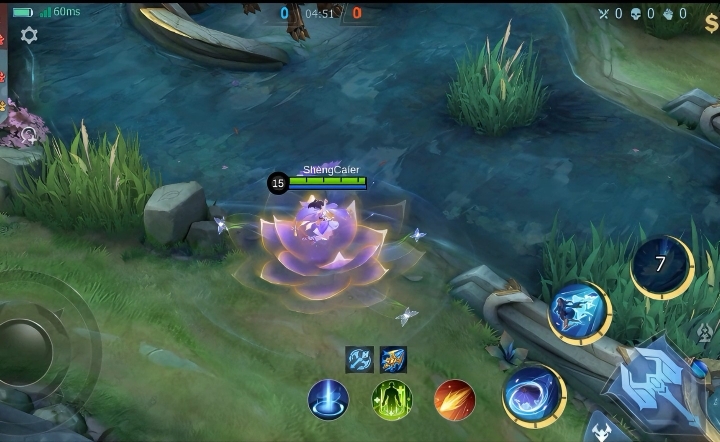The height and width of the screenshot is (442, 720).
Task: Cast the blue swirling vortex skill
Action: point(533,395)
